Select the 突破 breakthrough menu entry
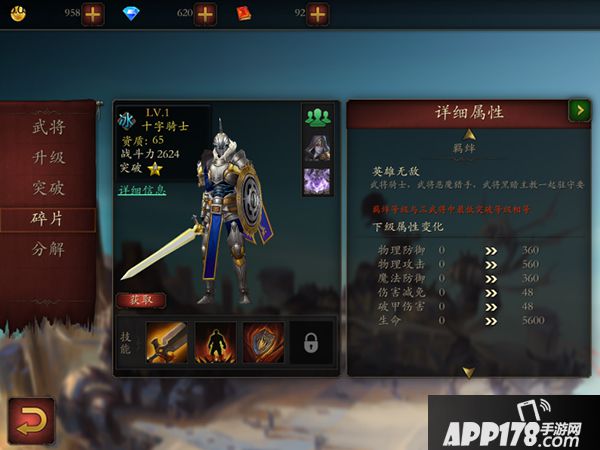Viewport: 600px width, 450px height. pyautogui.click(x=49, y=188)
